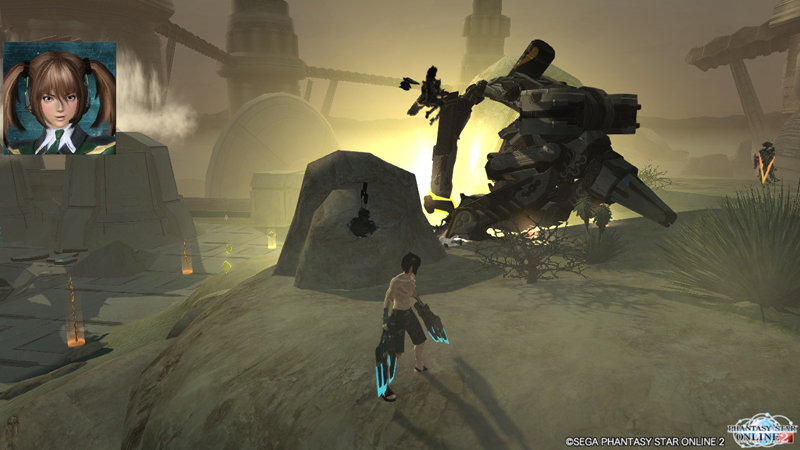Click the brown-haired character portrait thumbnail
This screenshot has width=800, height=450.
(x=60, y=98)
